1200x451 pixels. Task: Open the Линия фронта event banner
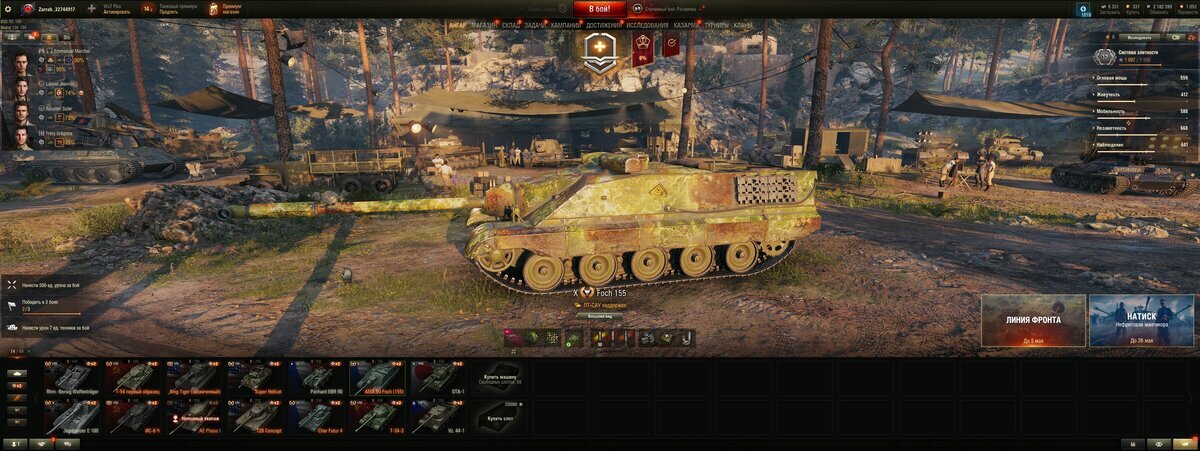point(1033,320)
